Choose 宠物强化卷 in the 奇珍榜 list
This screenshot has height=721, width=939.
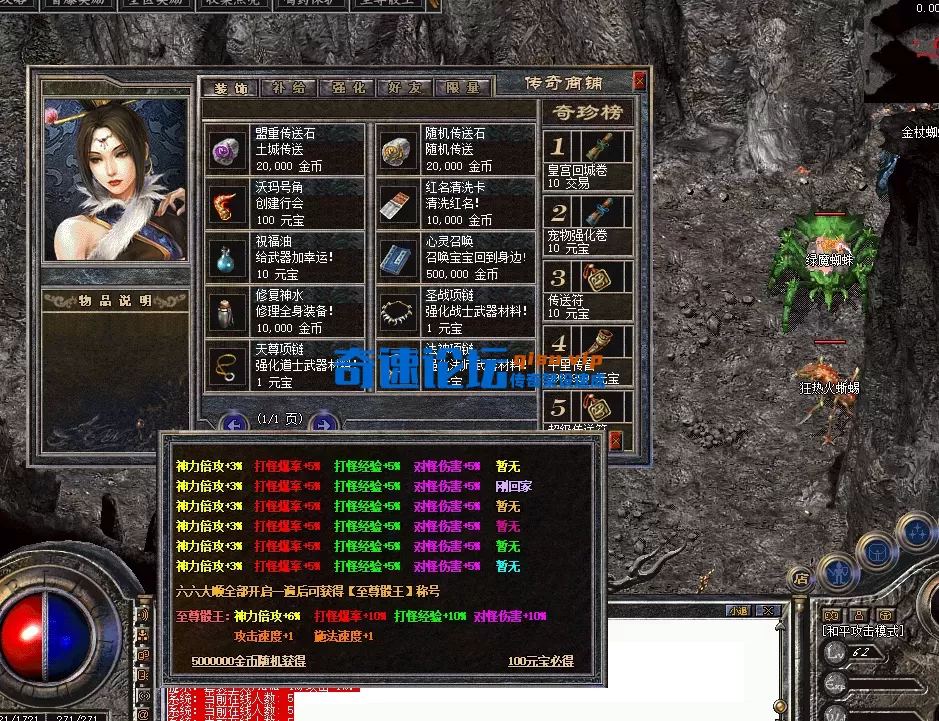coord(588,224)
